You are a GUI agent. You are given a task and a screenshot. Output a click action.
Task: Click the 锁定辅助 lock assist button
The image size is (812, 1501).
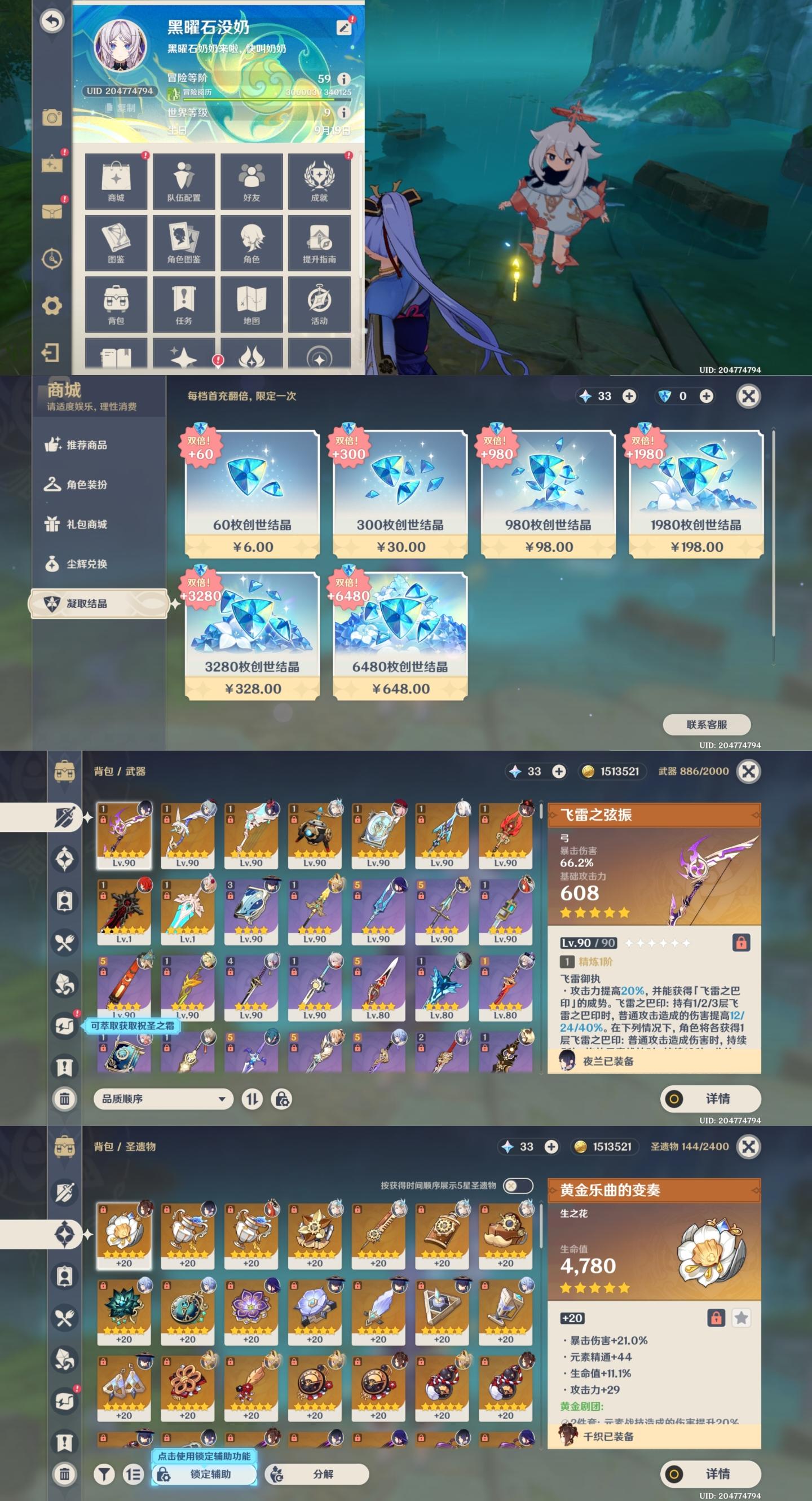204,1473
